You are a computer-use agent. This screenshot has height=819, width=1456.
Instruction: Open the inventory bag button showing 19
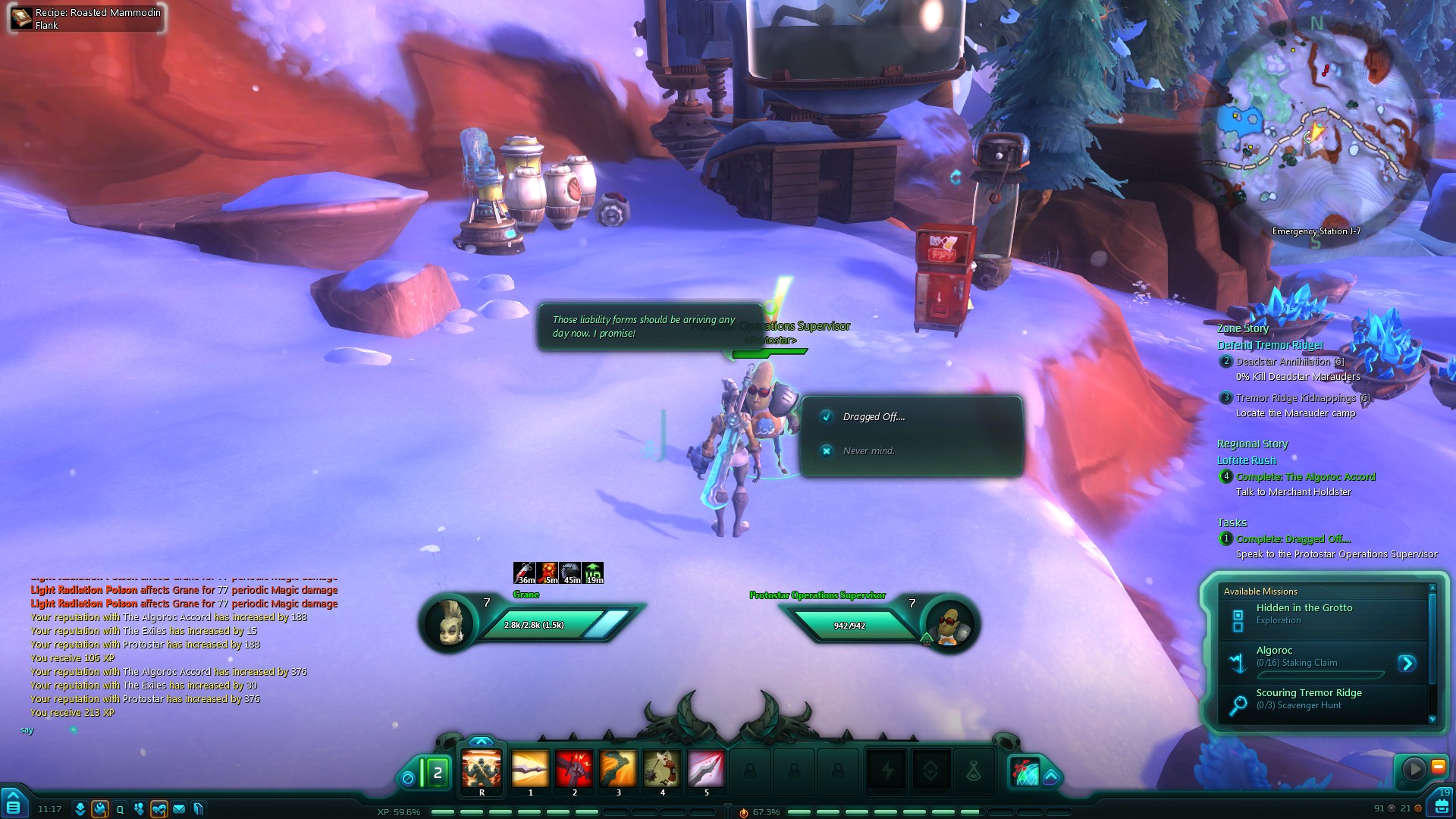coord(1442,804)
